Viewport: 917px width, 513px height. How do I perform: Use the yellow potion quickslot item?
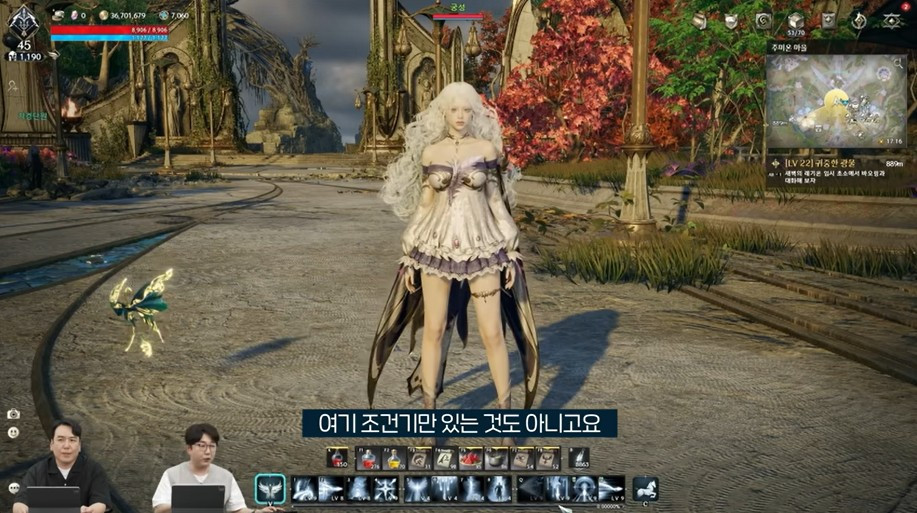[x=393, y=459]
